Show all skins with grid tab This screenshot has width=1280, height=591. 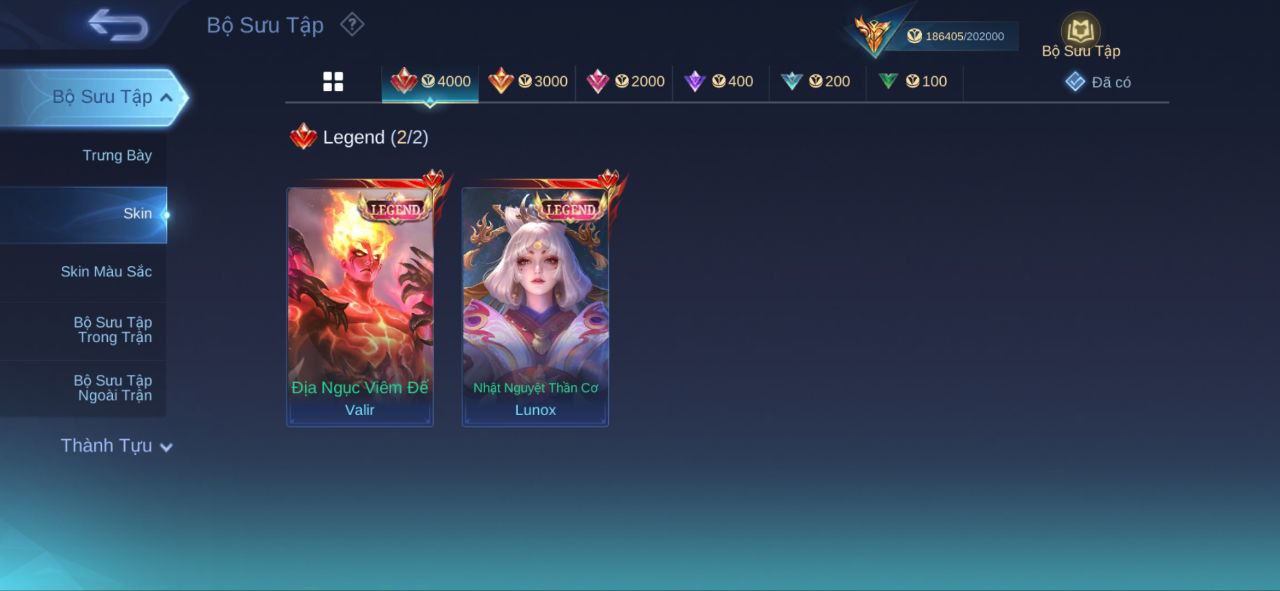coord(333,82)
